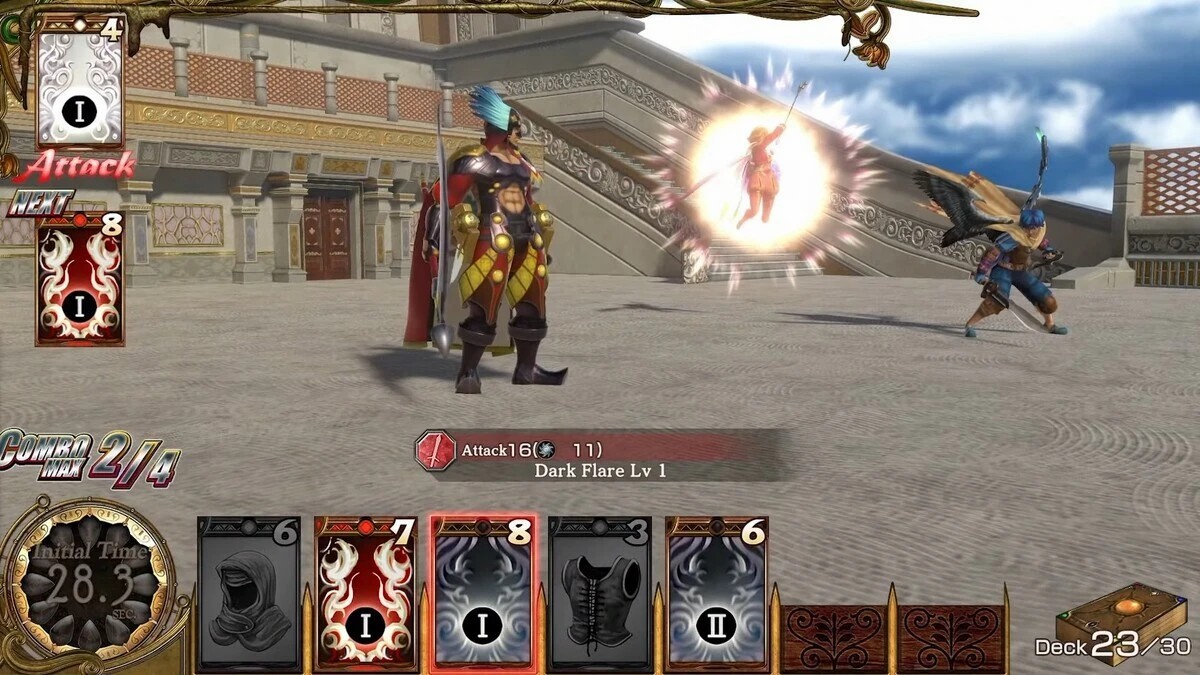Choose the highlighted dark swirl card numbered 8
This screenshot has width=1200, height=675.
point(483,594)
